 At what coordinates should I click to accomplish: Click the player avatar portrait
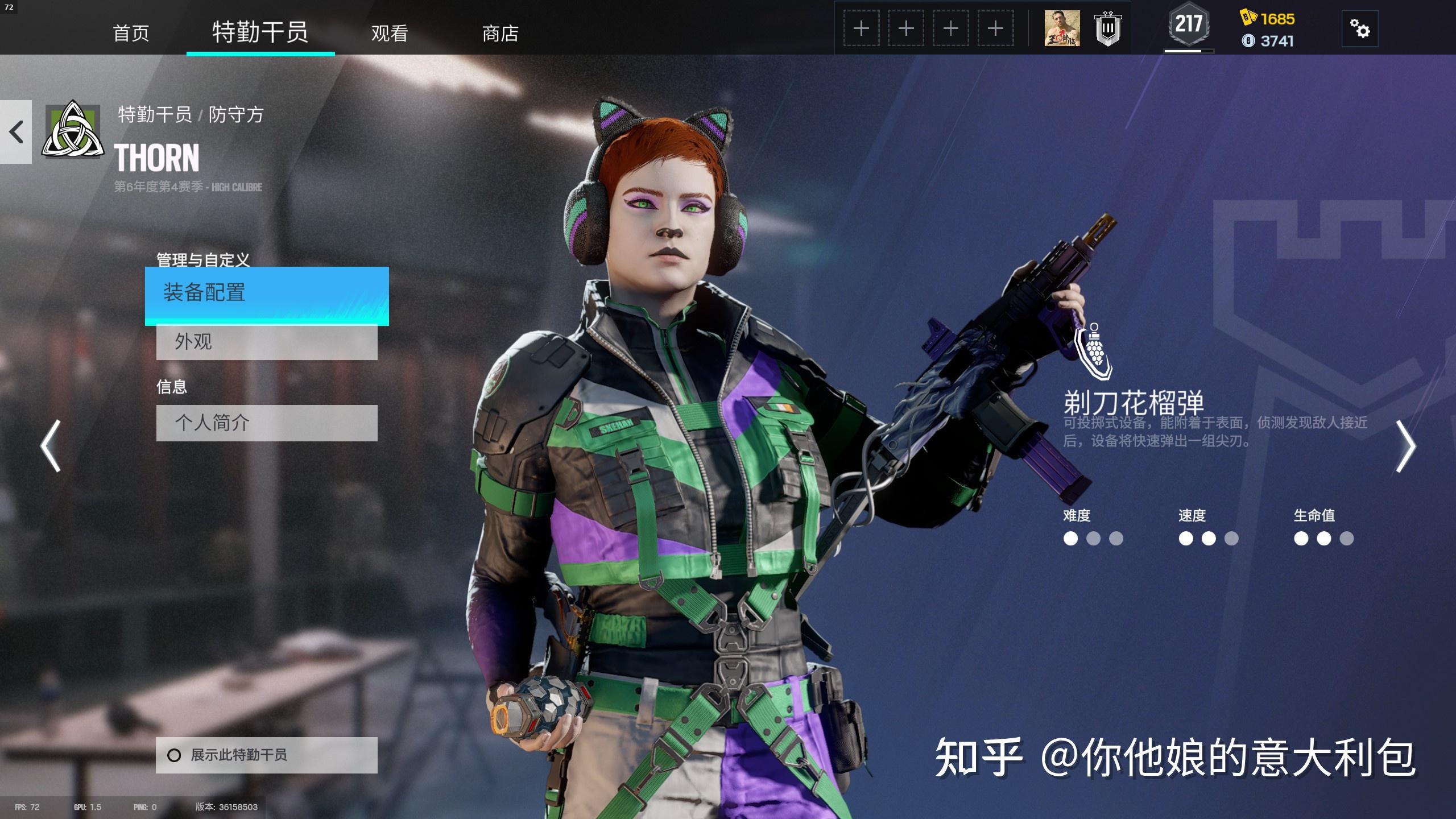click(1062, 28)
